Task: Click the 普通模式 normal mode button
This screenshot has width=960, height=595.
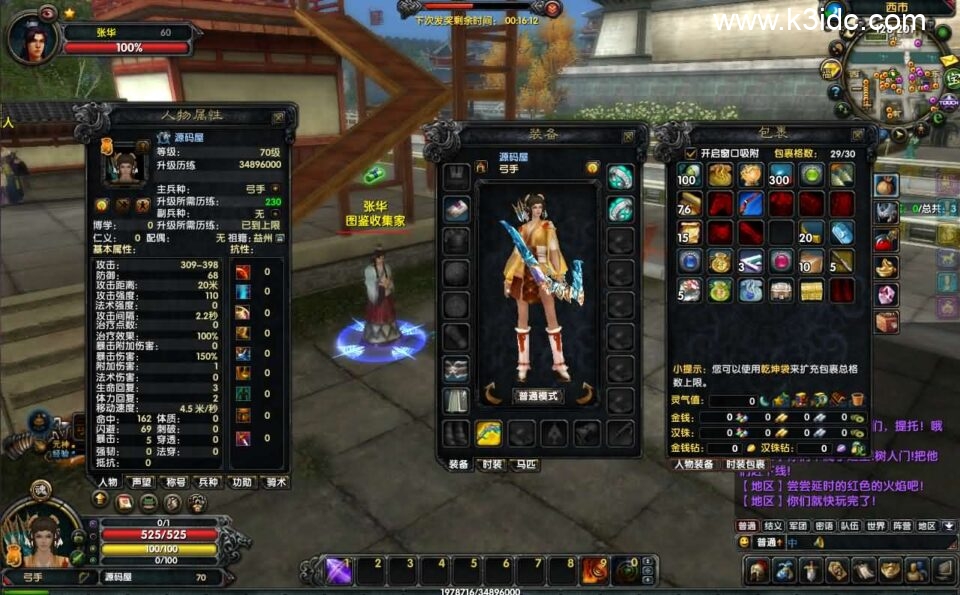Action: click(538, 395)
